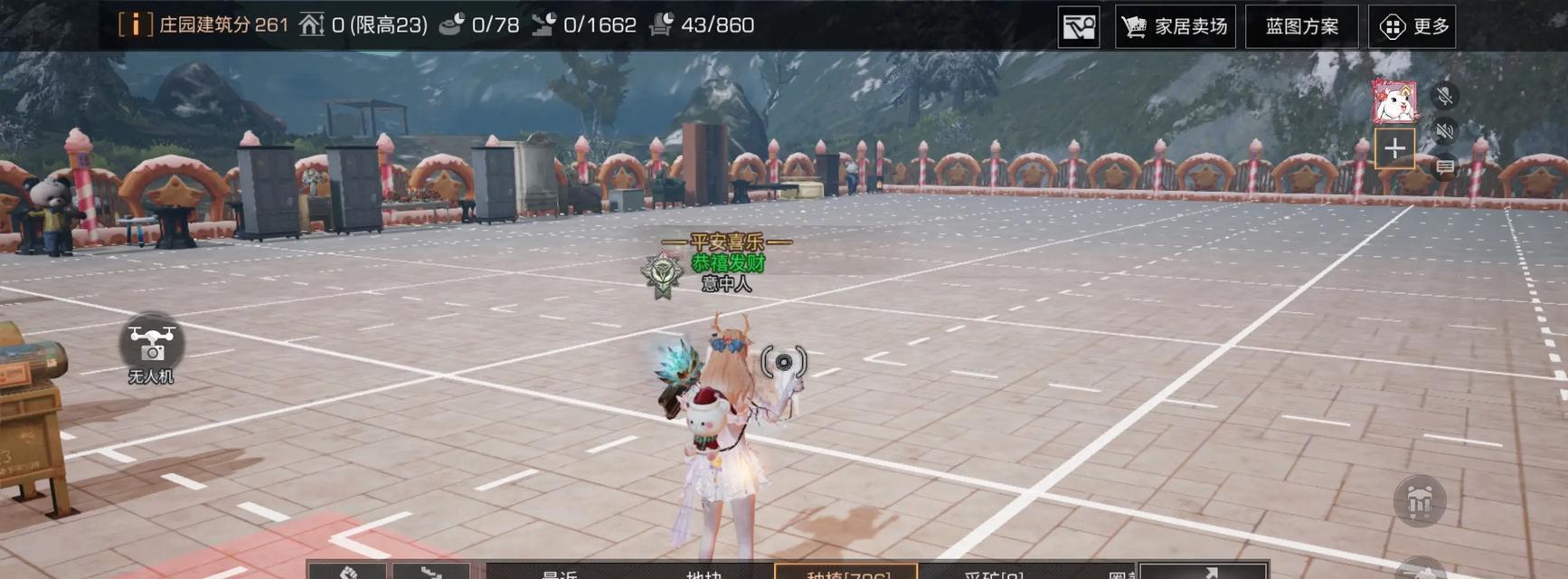Viewport: 1568px width, 579px height.
Task: Open the chat message bubble icon
Action: pos(1445,167)
